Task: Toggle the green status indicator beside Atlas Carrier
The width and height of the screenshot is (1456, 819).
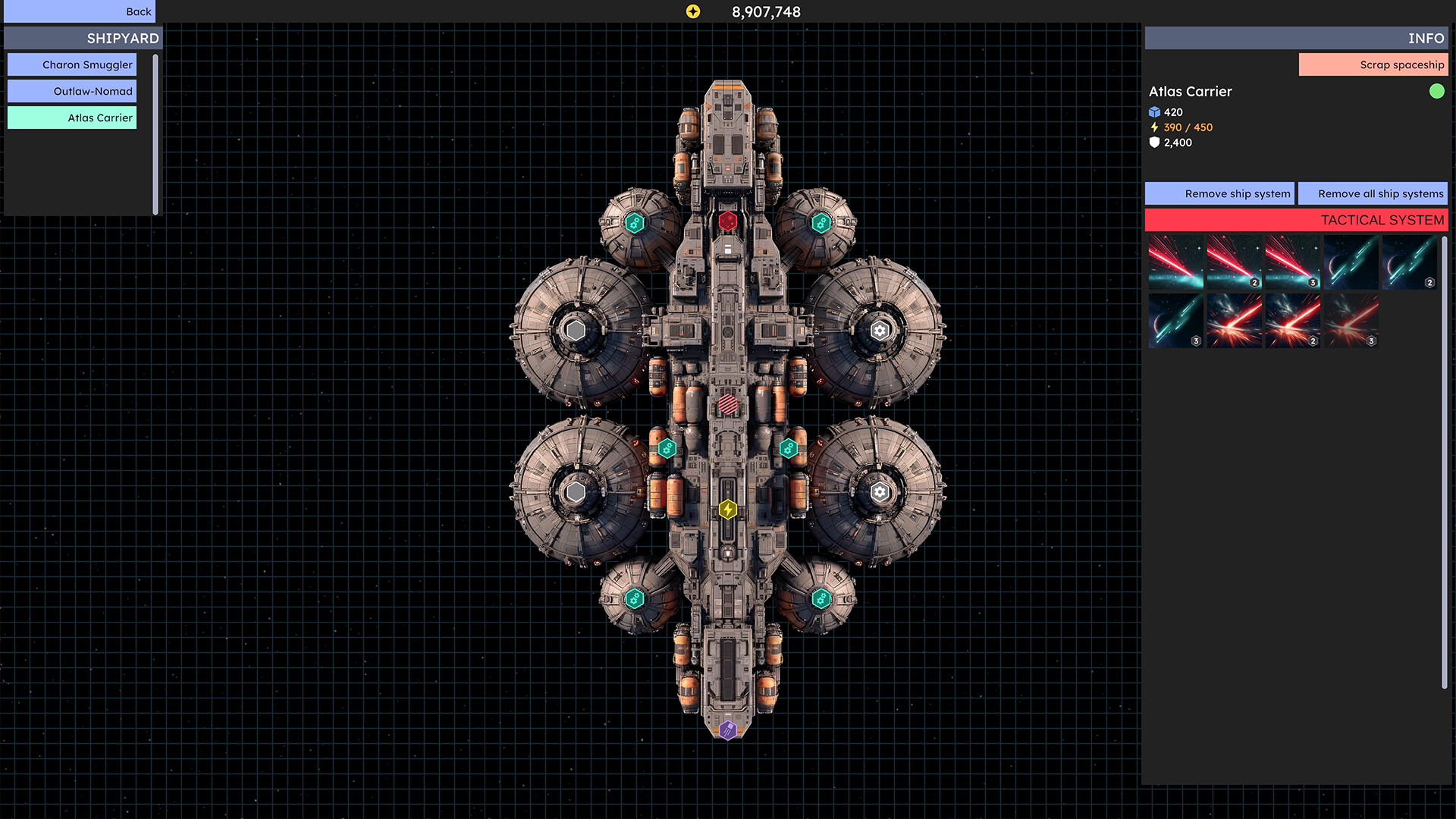Action: tap(1437, 92)
